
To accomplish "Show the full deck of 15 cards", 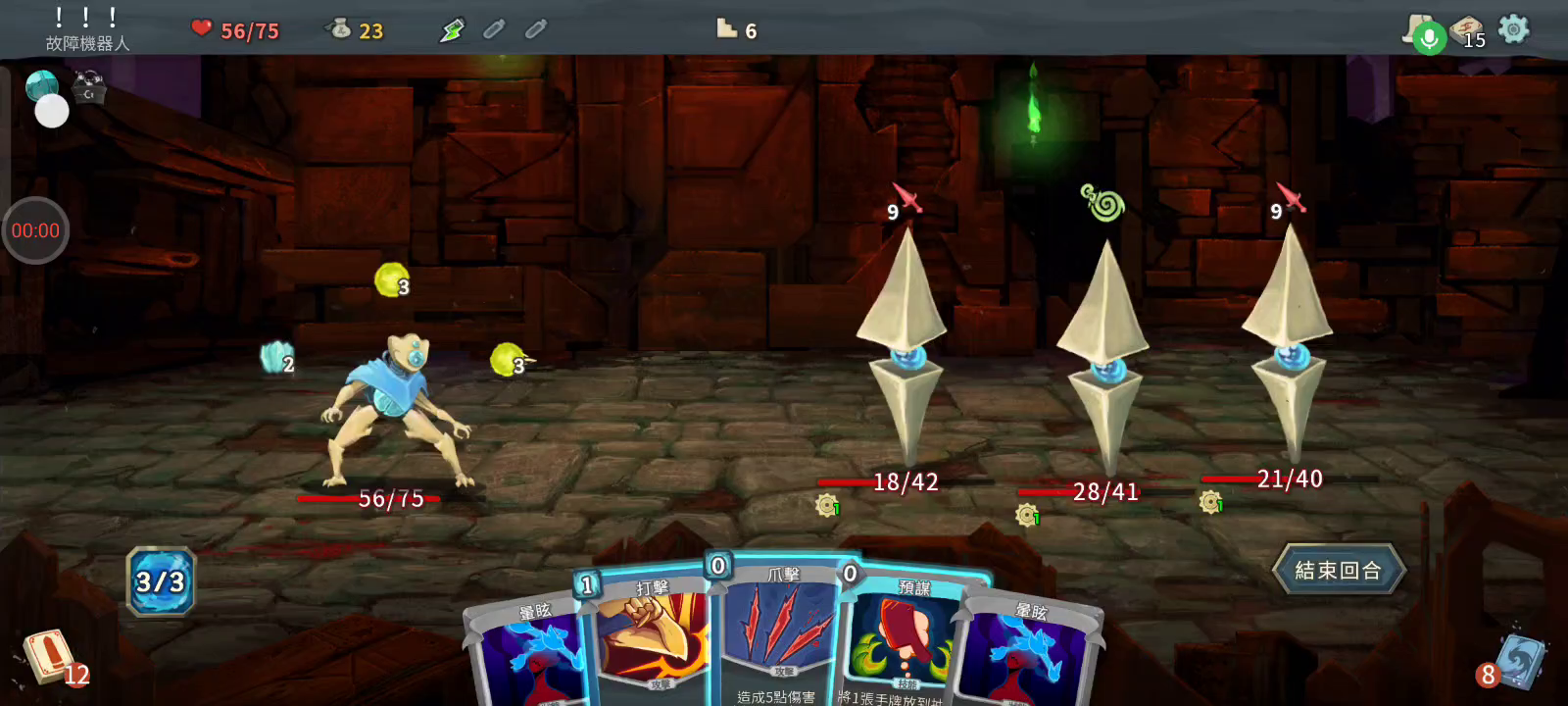I will tap(1467, 30).
